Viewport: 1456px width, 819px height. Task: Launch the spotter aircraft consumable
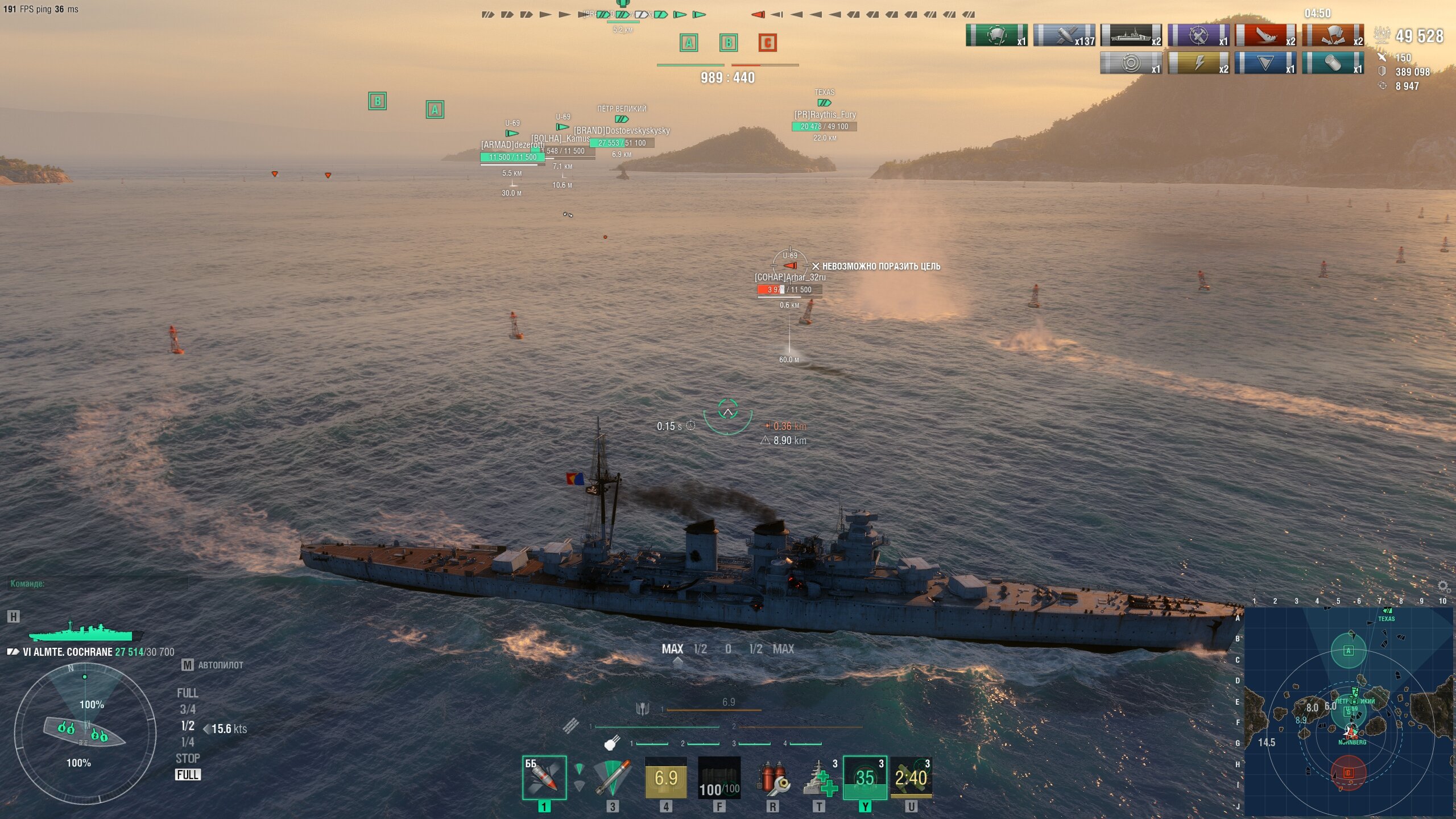911,777
